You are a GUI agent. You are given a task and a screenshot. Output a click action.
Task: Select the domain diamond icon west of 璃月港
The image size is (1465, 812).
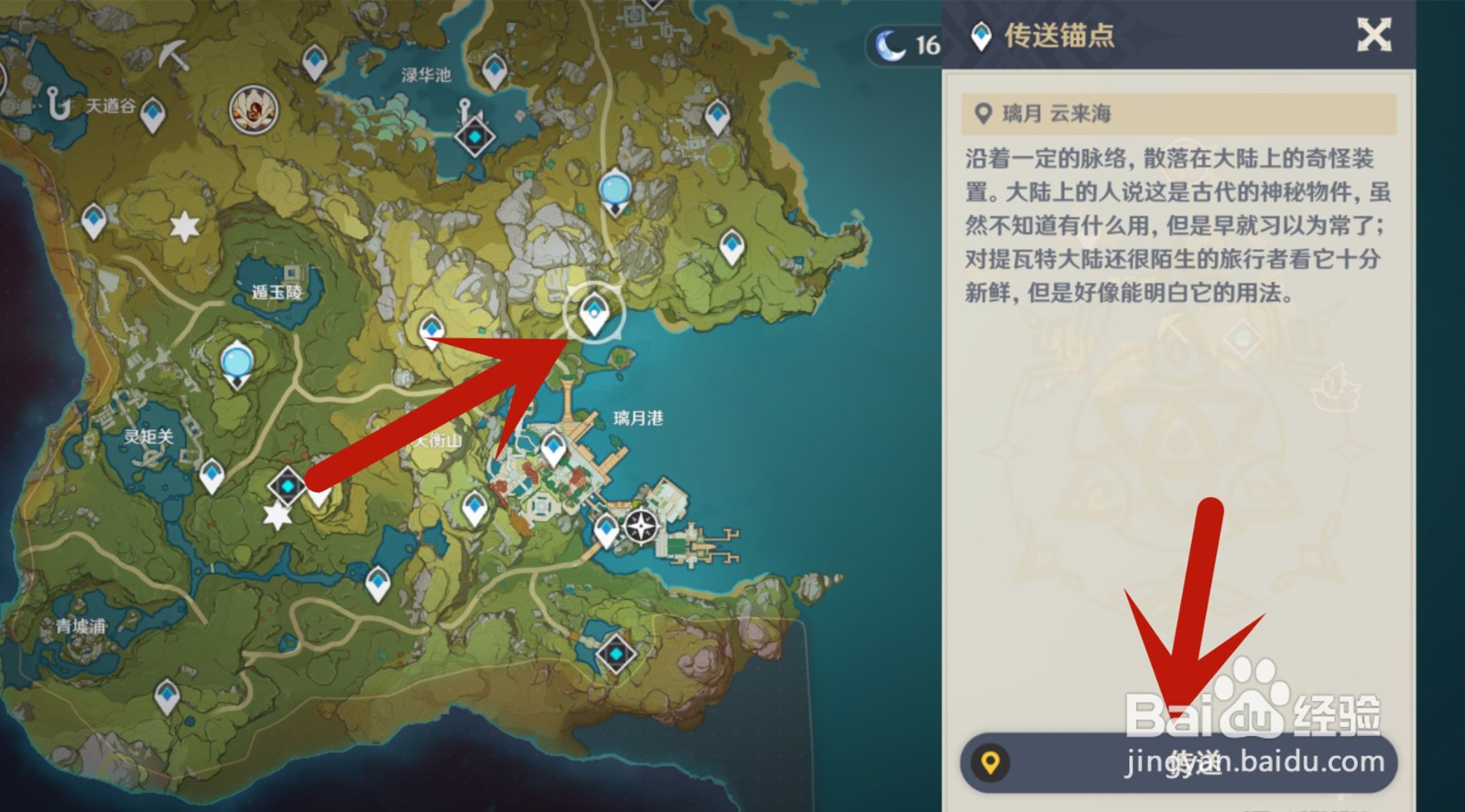click(x=287, y=487)
